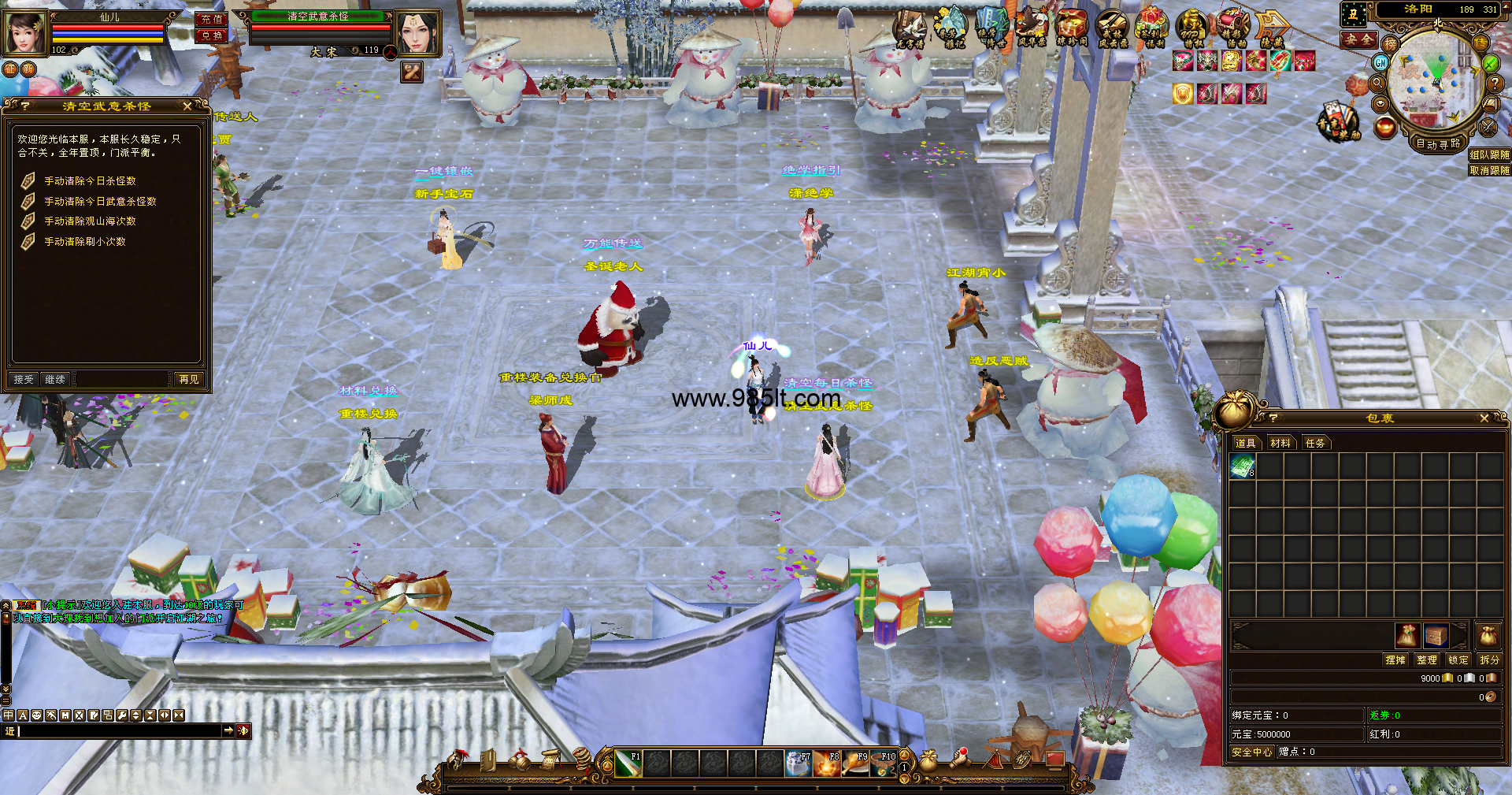Click the 再见 goodbye button
The height and width of the screenshot is (795, 1512).
(189, 380)
